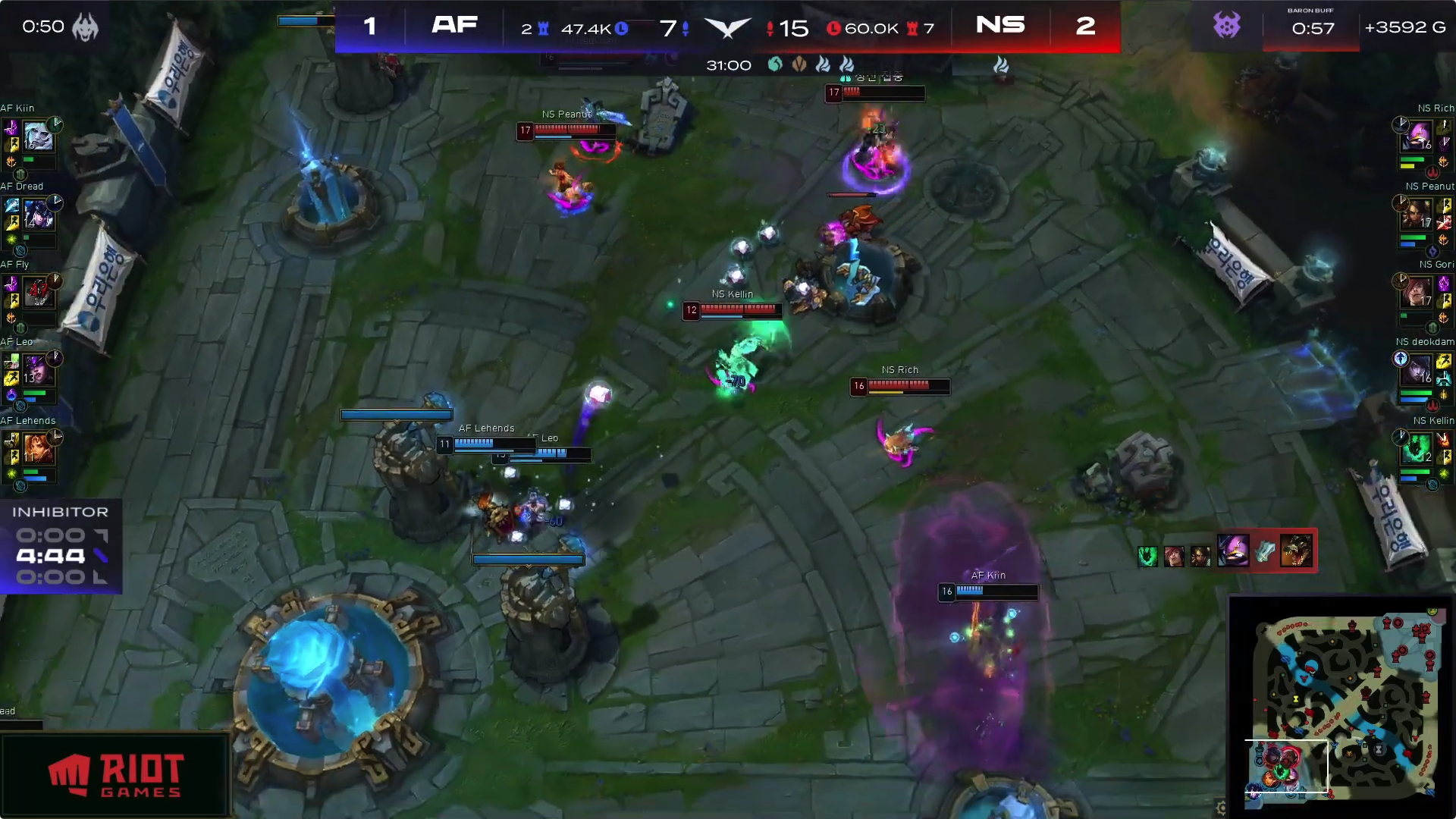Select NS Gori's champion portrait

pyautogui.click(x=1417, y=293)
